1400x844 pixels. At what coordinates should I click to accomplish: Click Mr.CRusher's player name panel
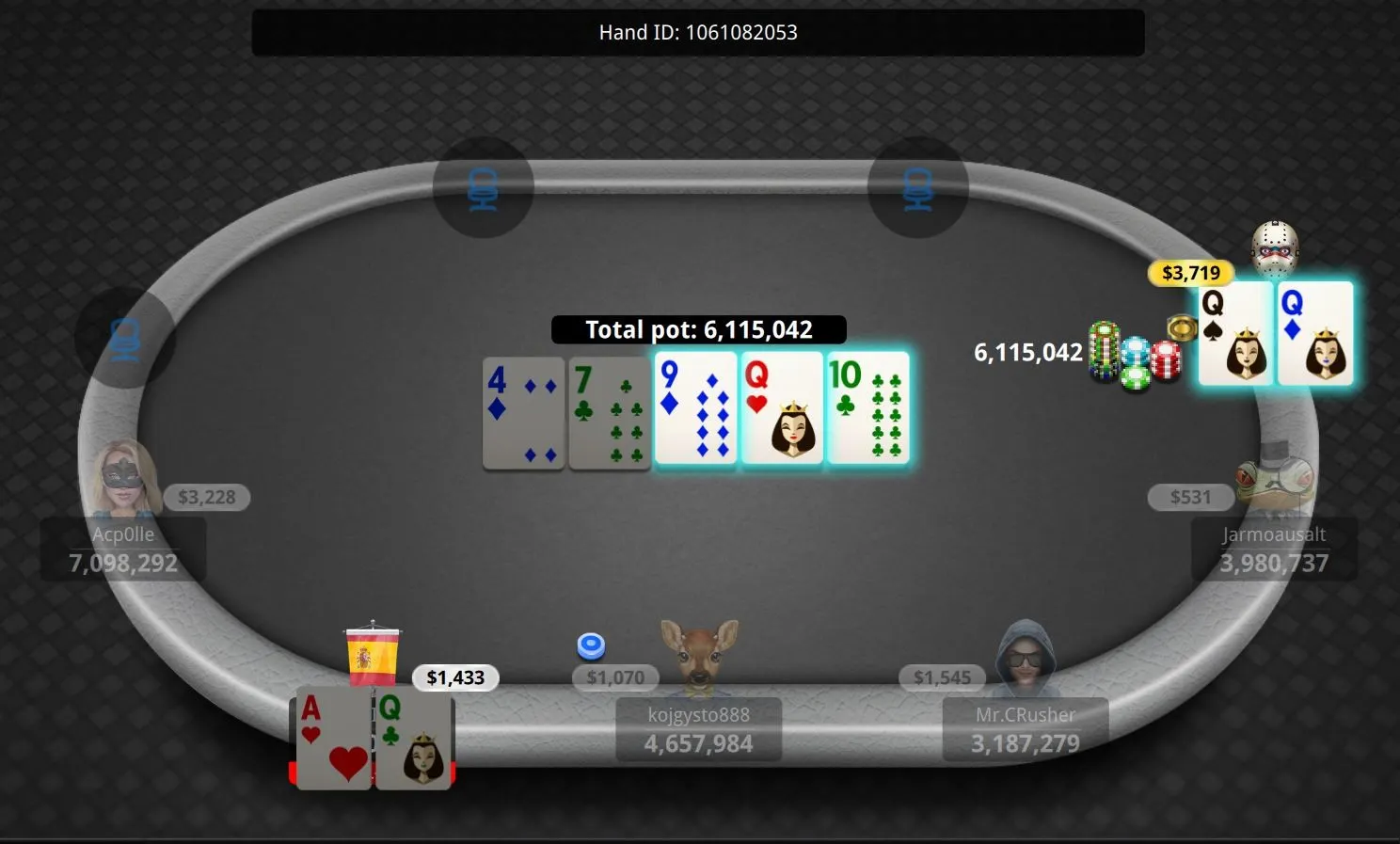tap(1025, 730)
